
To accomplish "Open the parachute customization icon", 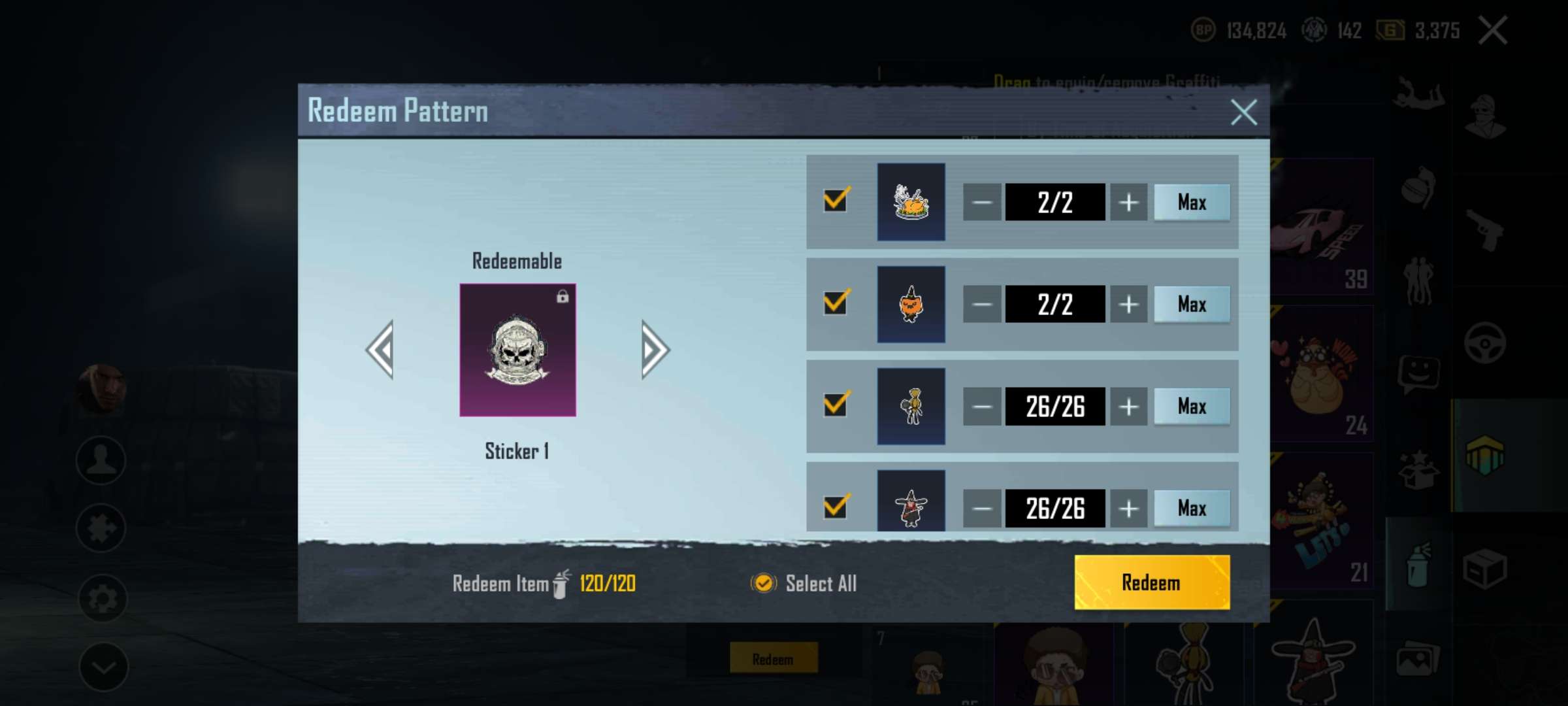I will [x=1418, y=92].
